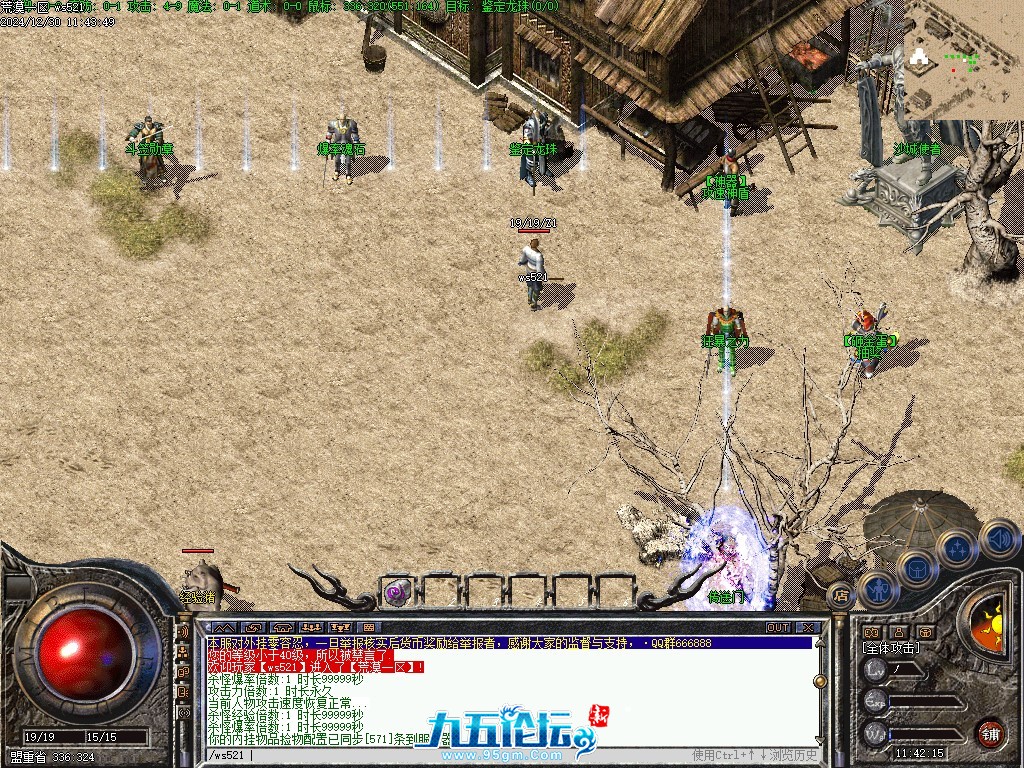
Task: Click the minimap in the corner
Action: tap(964, 58)
